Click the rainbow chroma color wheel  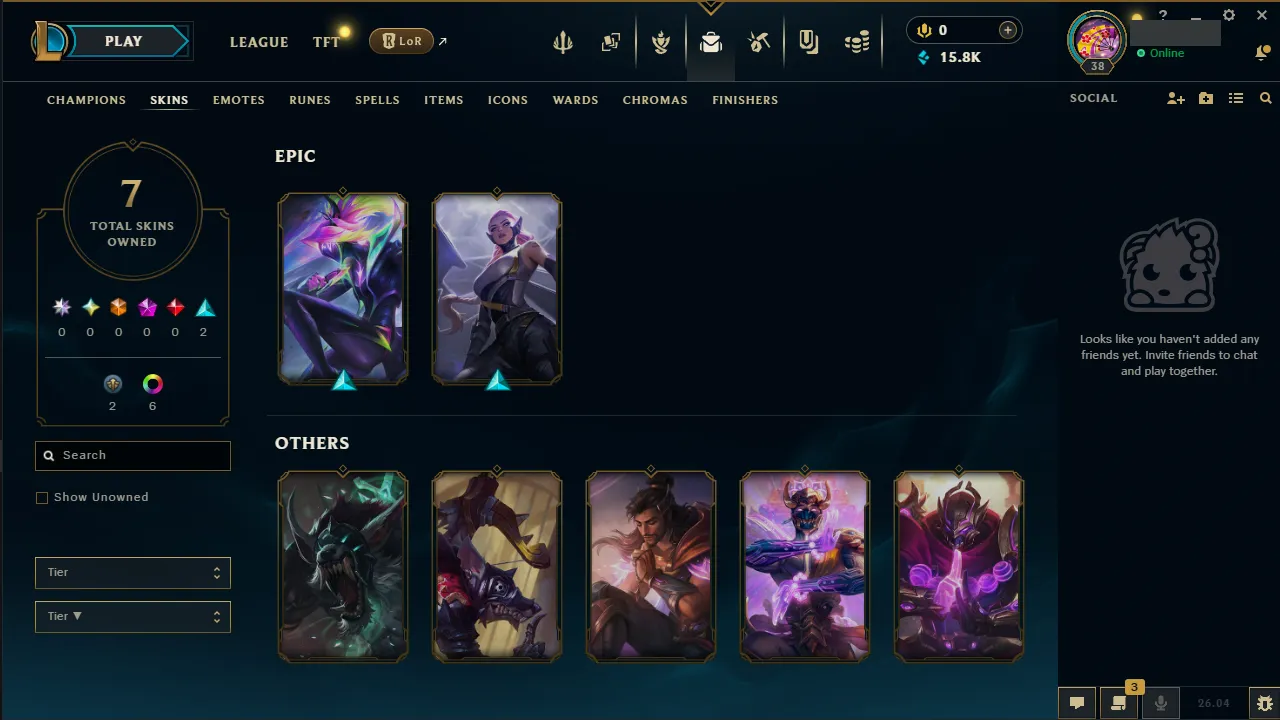(152, 383)
